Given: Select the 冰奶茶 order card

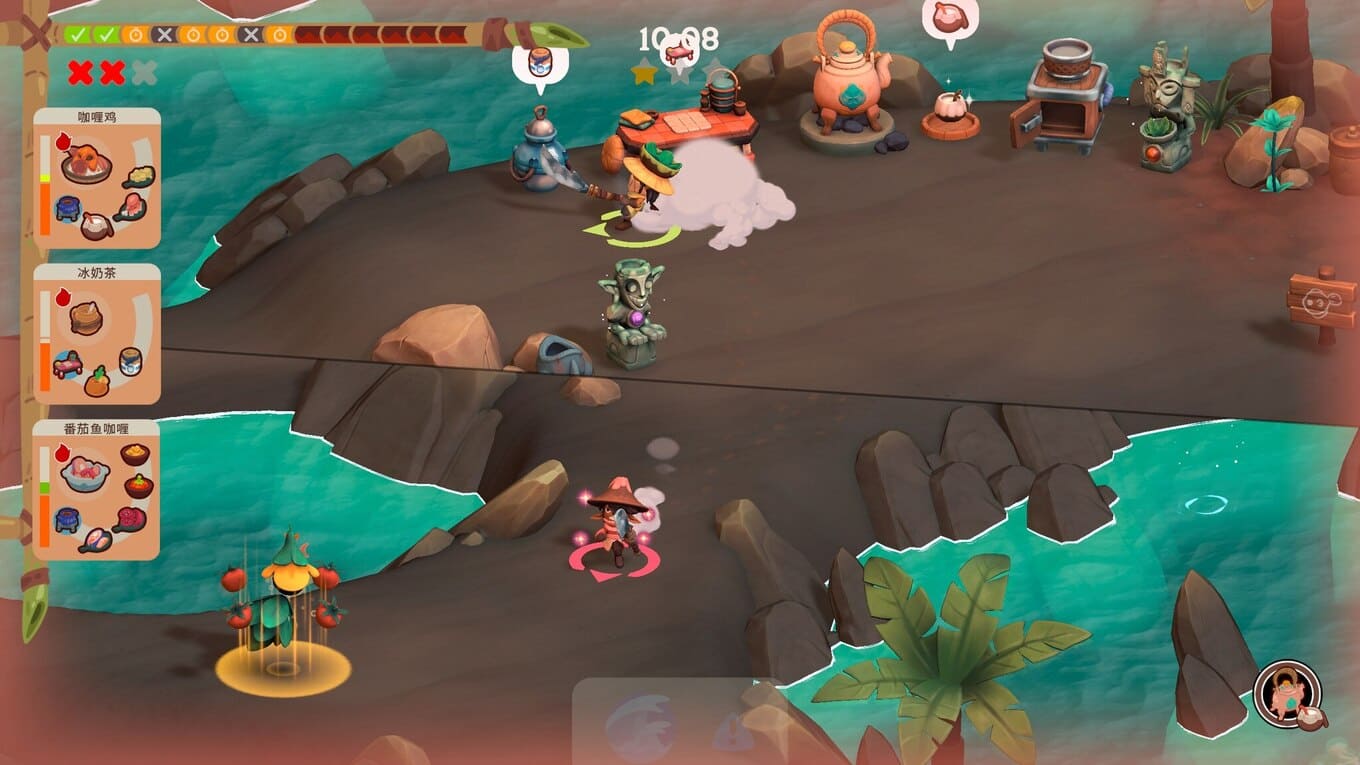Looking at the screenshot, I should click(x=97, y=333).
